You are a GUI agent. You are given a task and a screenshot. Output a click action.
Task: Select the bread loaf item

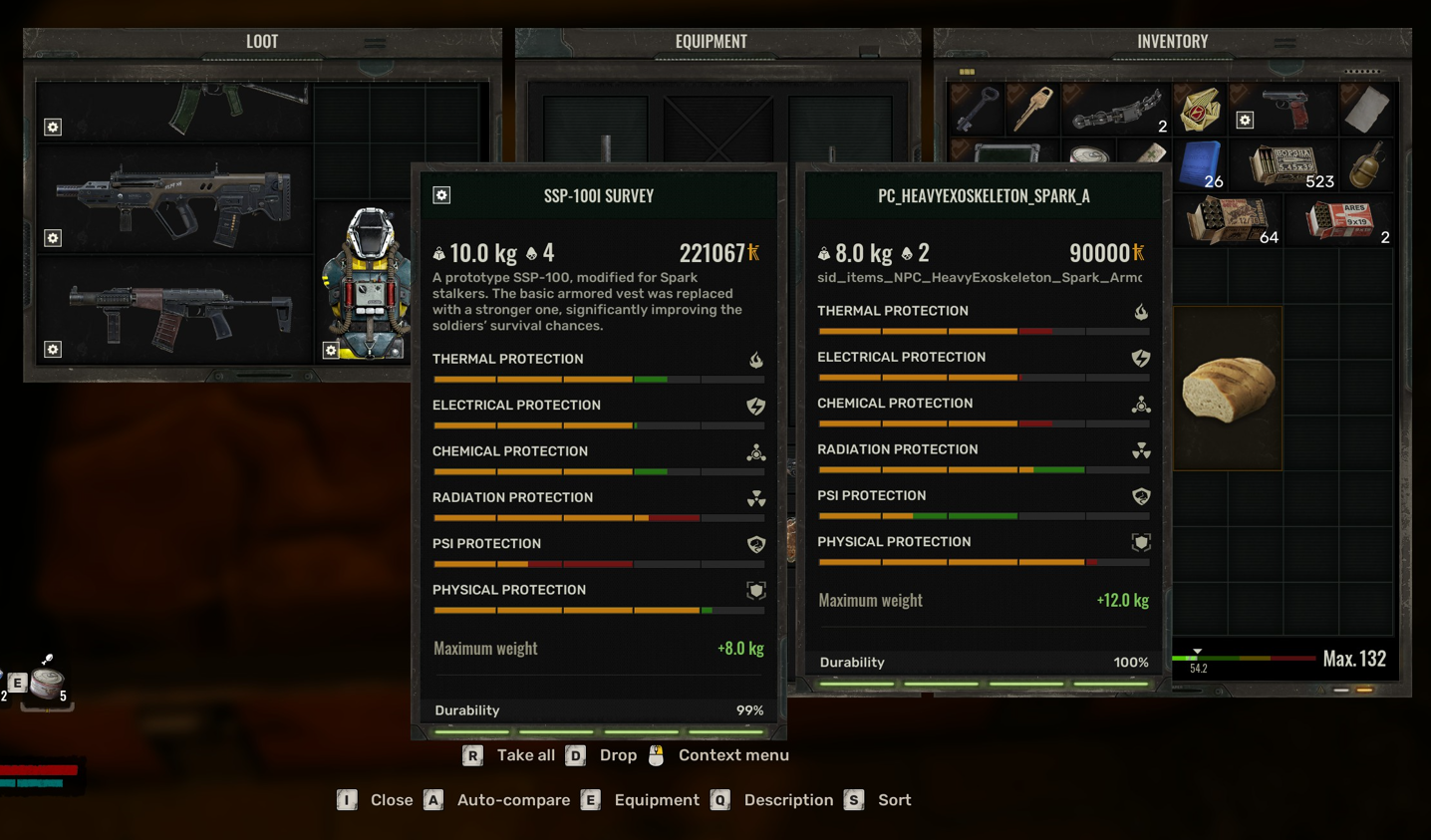coord(1228,389)
